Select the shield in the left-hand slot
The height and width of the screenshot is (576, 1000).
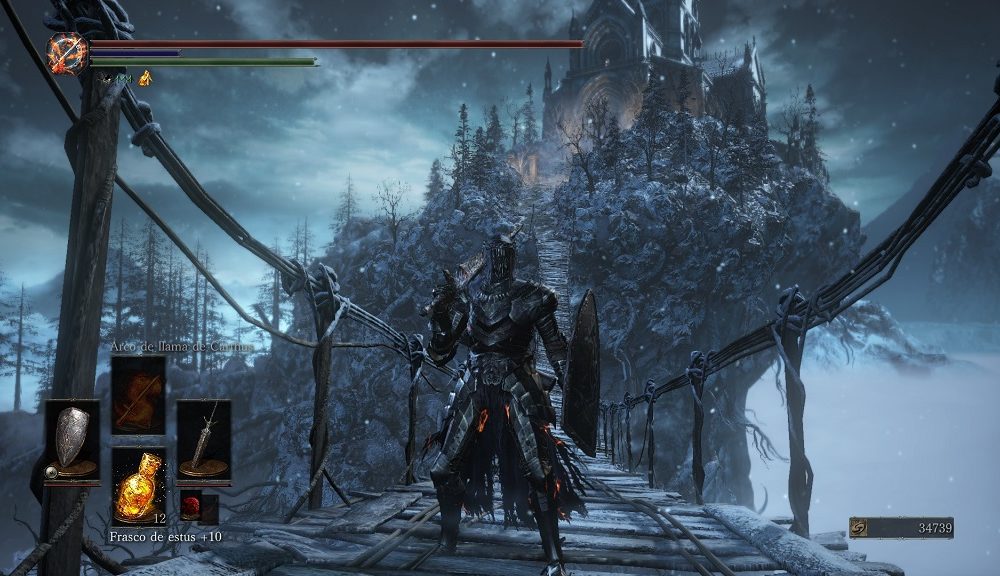(x=71, y=441)
